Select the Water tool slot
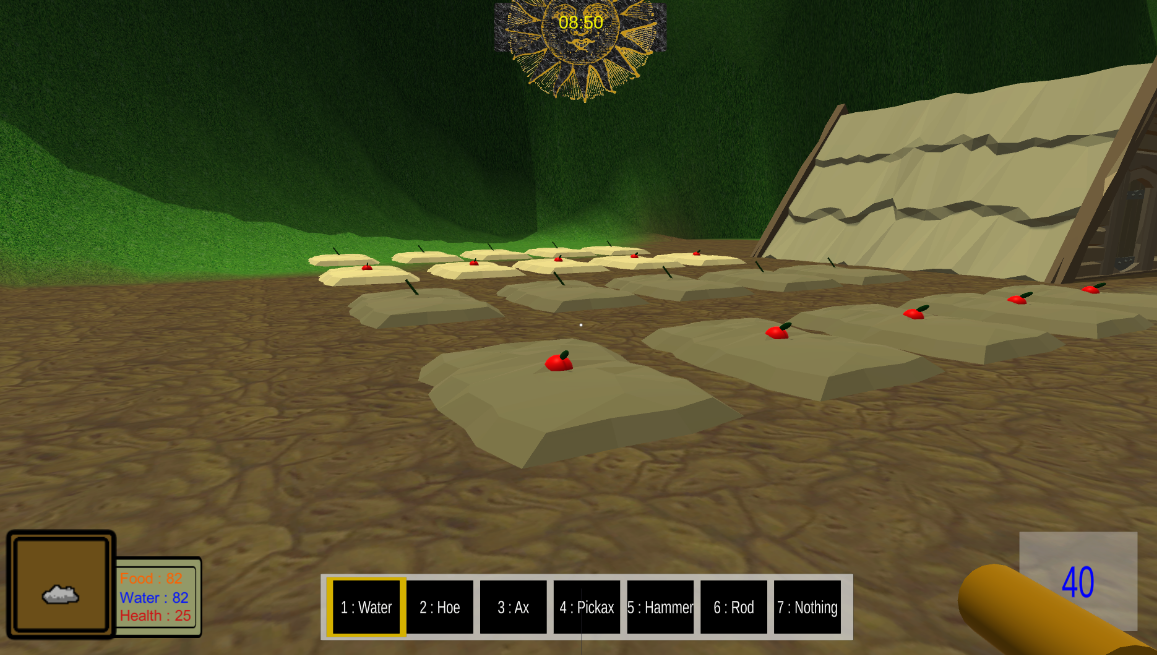1157x655 pixels. (x=366, y=607)
